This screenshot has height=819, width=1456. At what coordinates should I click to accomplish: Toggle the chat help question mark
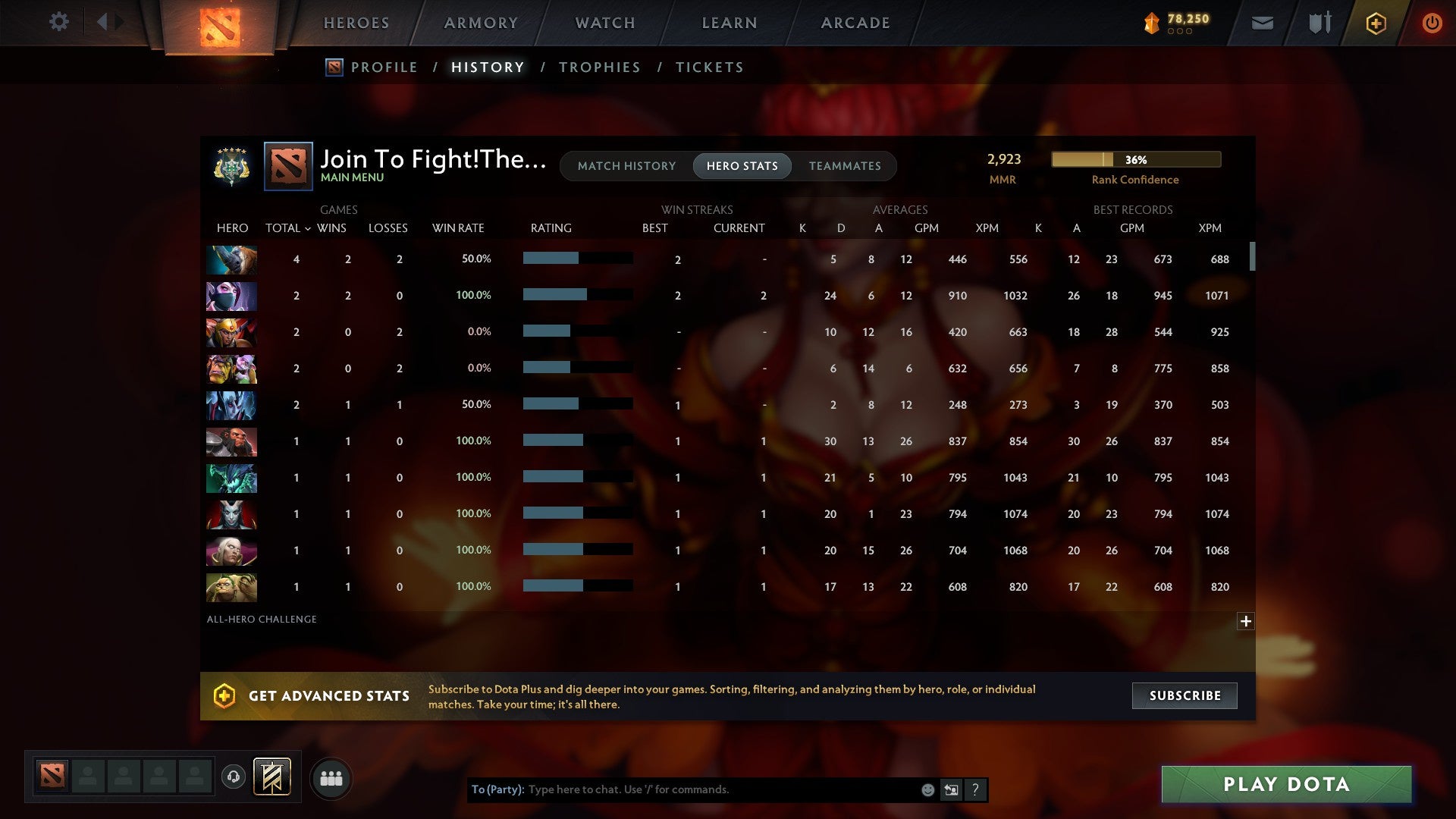pyautogui.click(x=975, y=789)
